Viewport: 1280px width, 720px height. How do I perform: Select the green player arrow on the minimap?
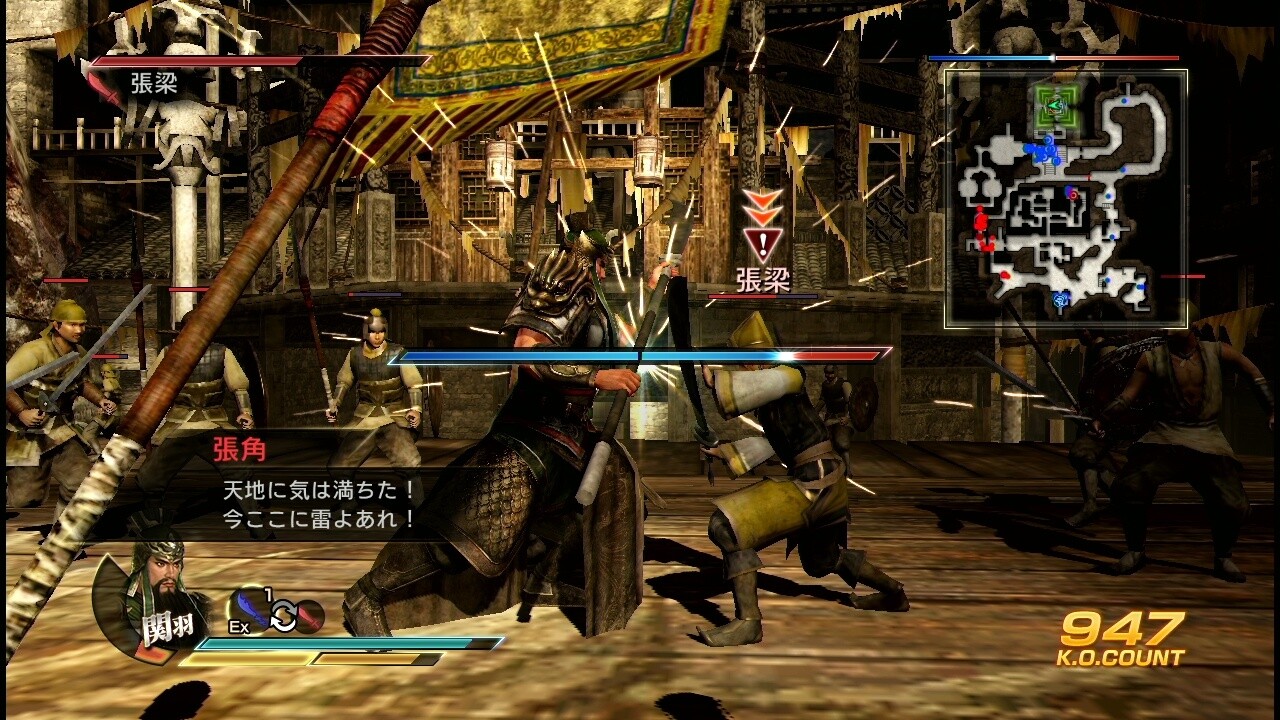pos(1053,107)
